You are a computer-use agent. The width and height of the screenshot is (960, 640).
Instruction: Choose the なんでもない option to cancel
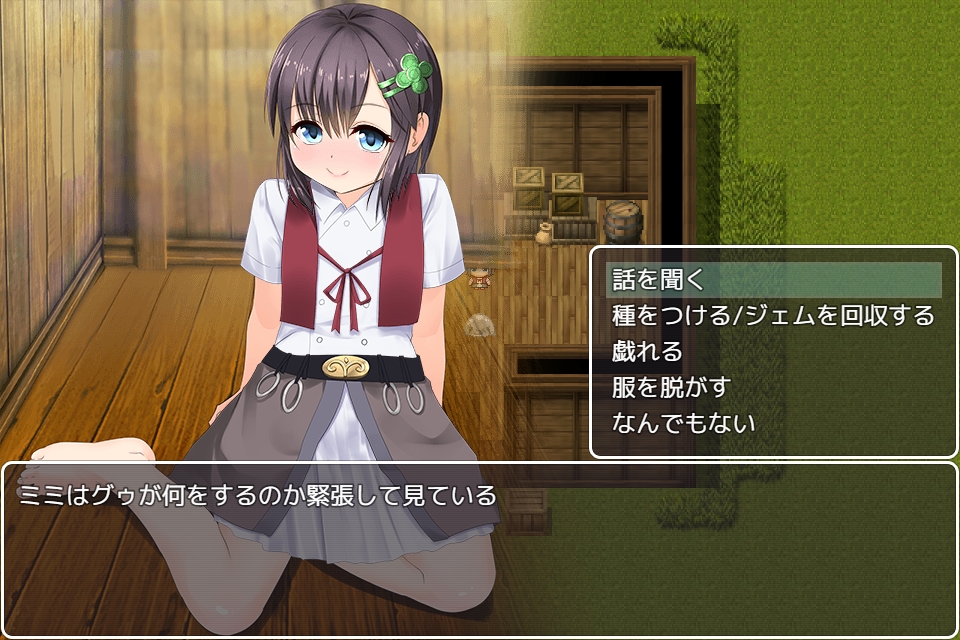click(684, 423)
